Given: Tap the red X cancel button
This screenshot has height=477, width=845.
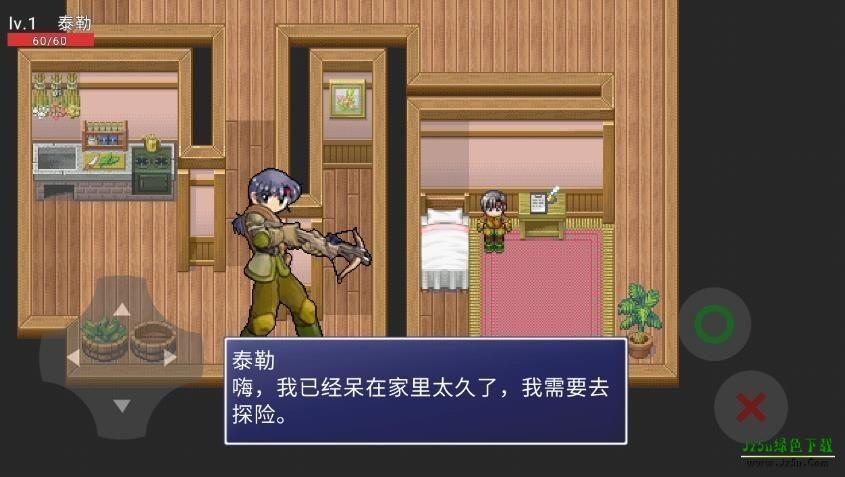Looking at the screenshot, I should coord(750,407).
